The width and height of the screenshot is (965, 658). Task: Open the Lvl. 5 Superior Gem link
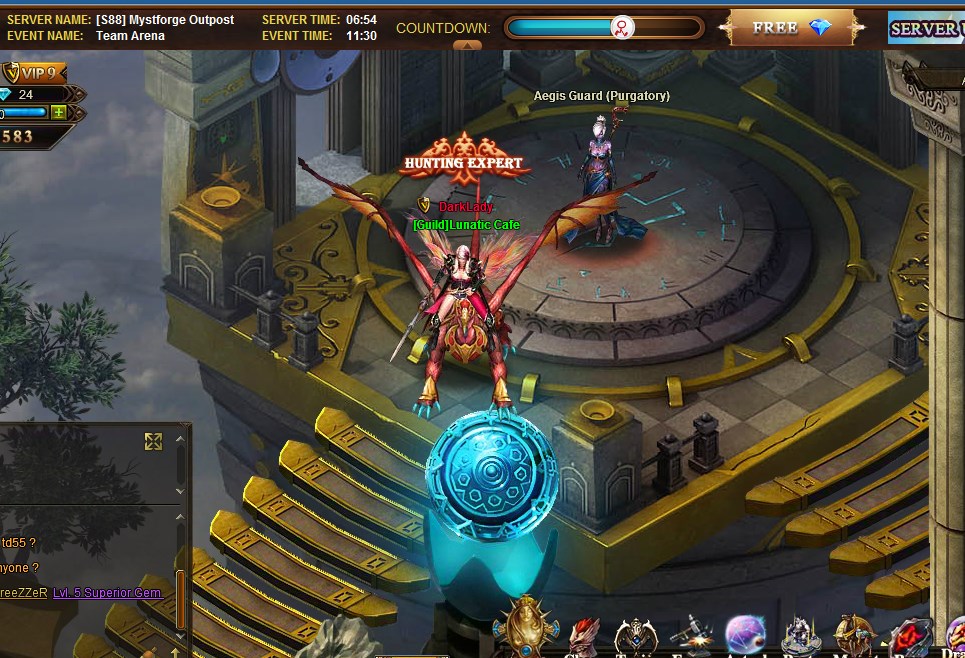coord(107,593)
